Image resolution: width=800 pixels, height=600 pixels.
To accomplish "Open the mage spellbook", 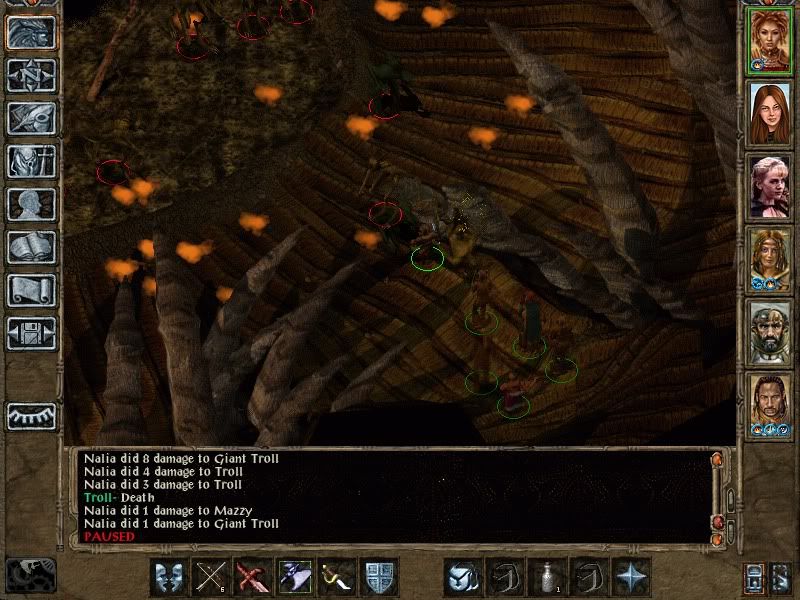I will click(31, 247).
